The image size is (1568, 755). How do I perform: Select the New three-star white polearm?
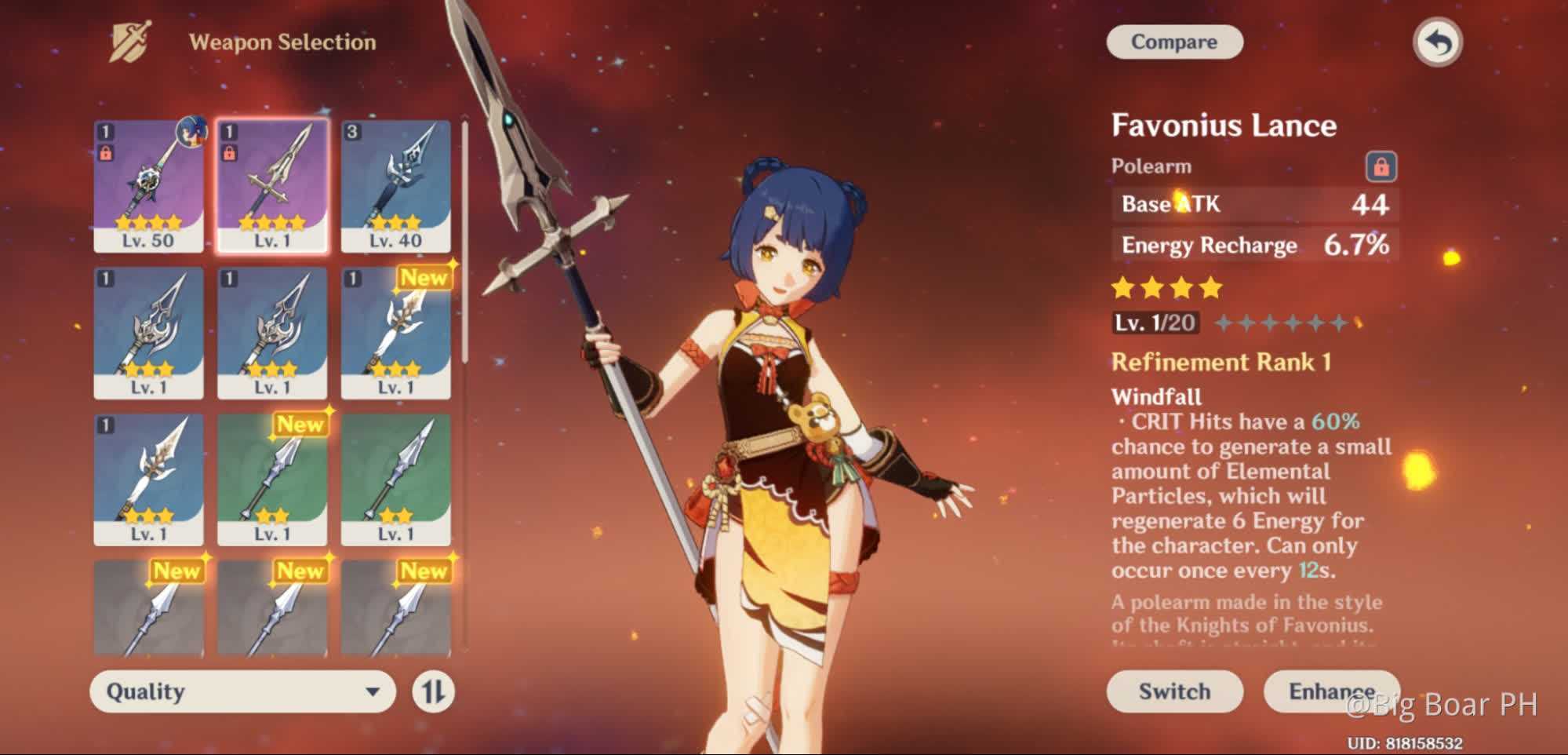pyautogui.click(x=395, y=333)
